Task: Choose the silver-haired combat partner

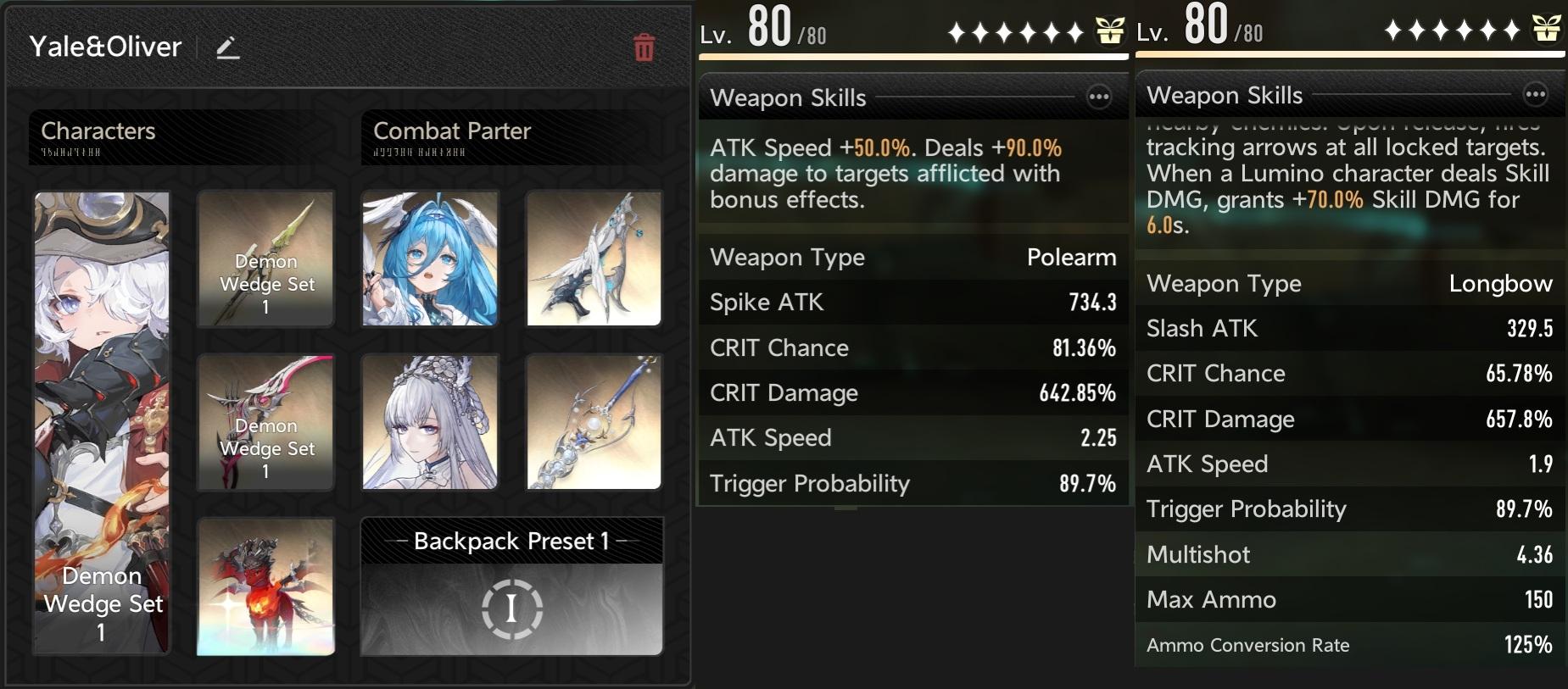Action: pos(430,422)
